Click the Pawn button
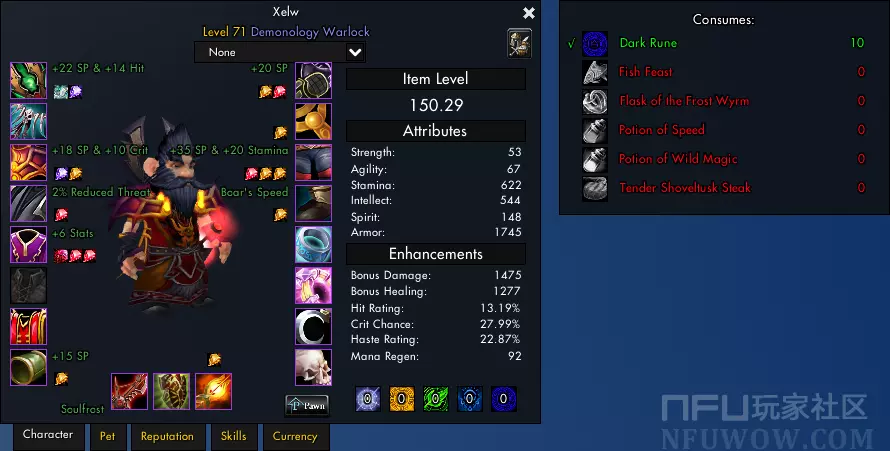The height and width of the screenshot is (451, 890). (x=307, y=405)
